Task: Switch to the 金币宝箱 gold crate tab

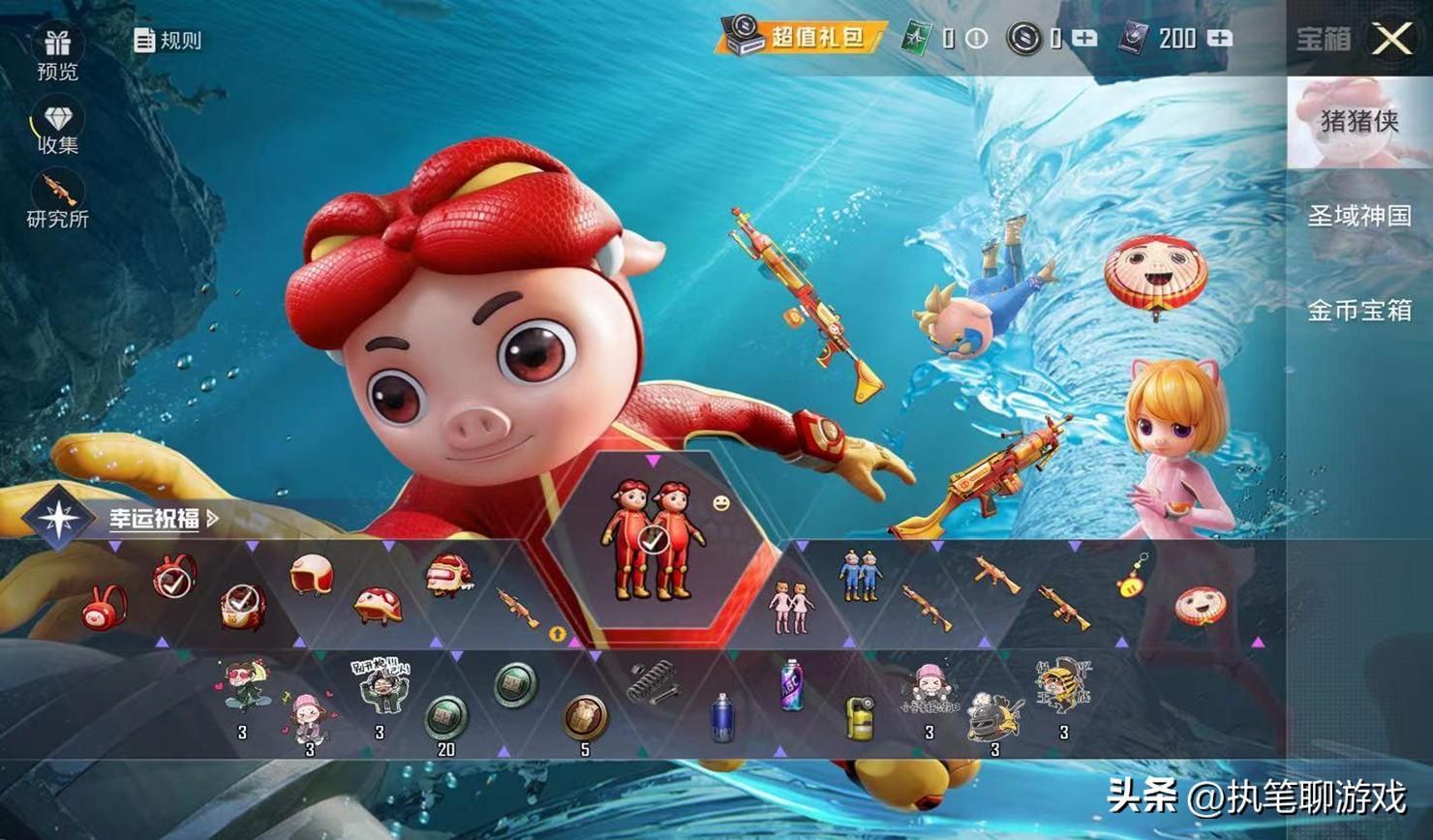Action: click(1358, 311)
